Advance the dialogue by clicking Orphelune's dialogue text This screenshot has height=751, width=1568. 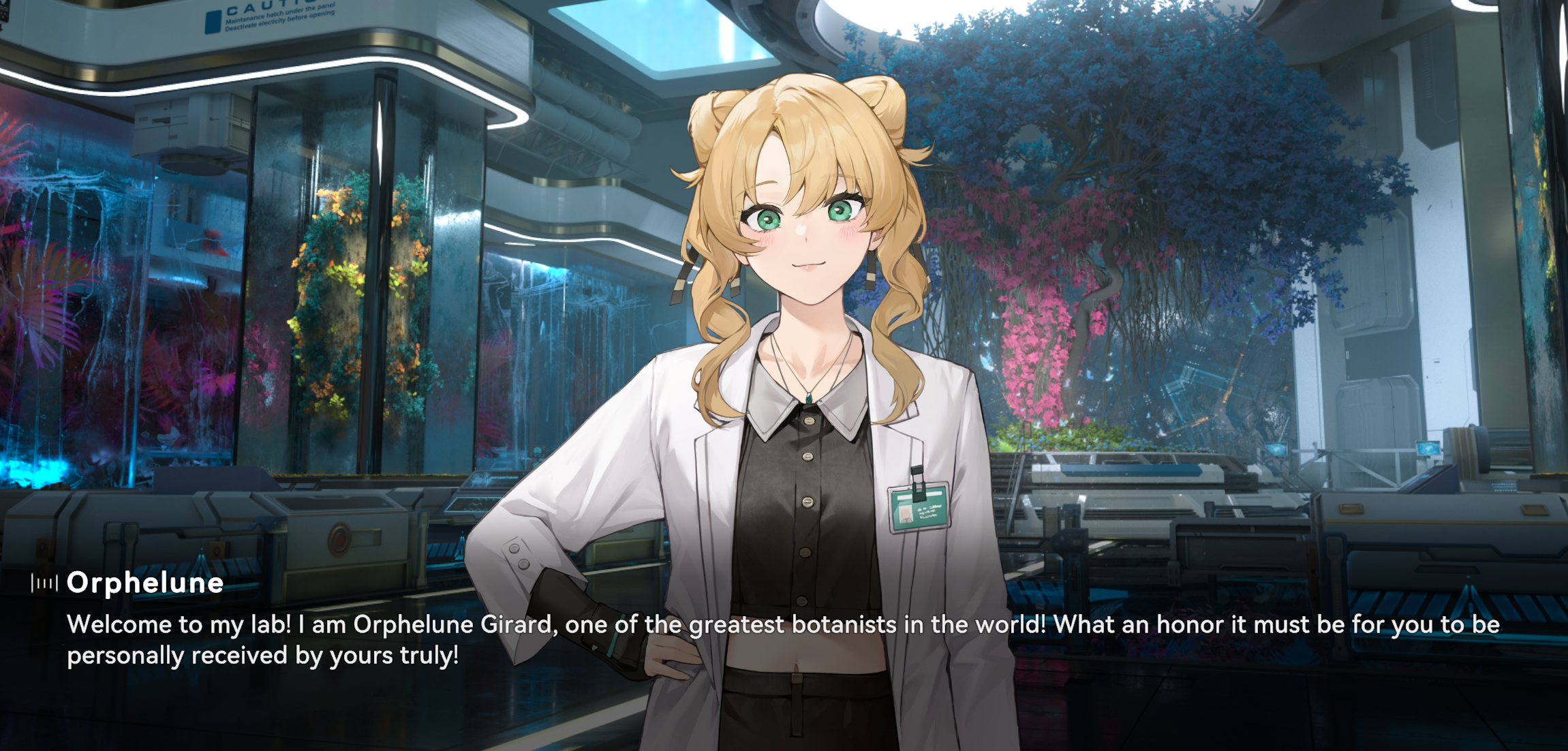coord(782,640)
